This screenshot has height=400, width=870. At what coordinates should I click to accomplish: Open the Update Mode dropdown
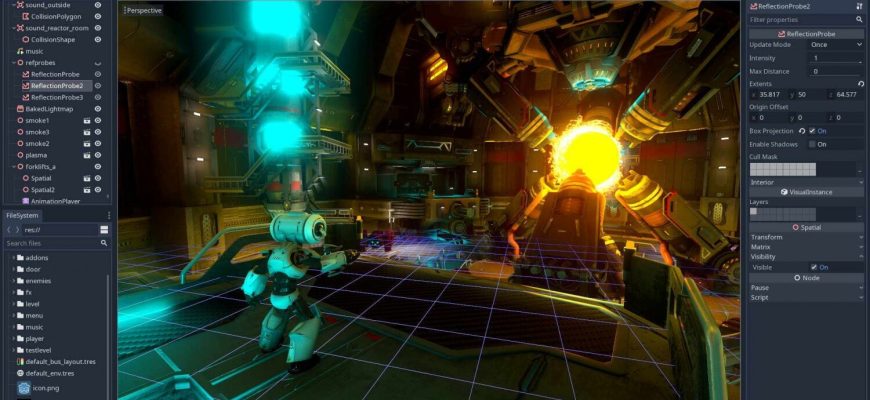(834, 45)
